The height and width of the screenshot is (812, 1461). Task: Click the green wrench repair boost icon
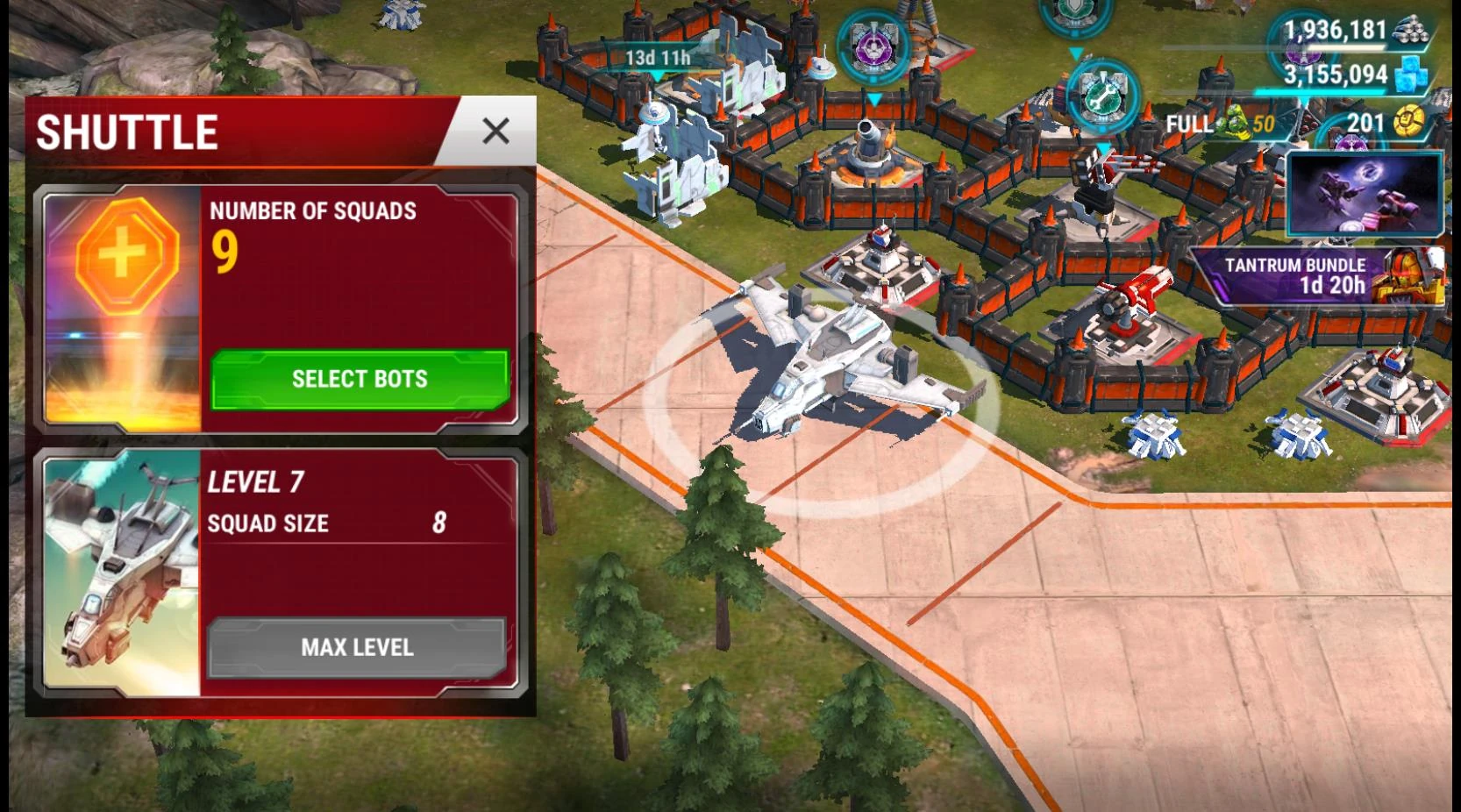1103,100
